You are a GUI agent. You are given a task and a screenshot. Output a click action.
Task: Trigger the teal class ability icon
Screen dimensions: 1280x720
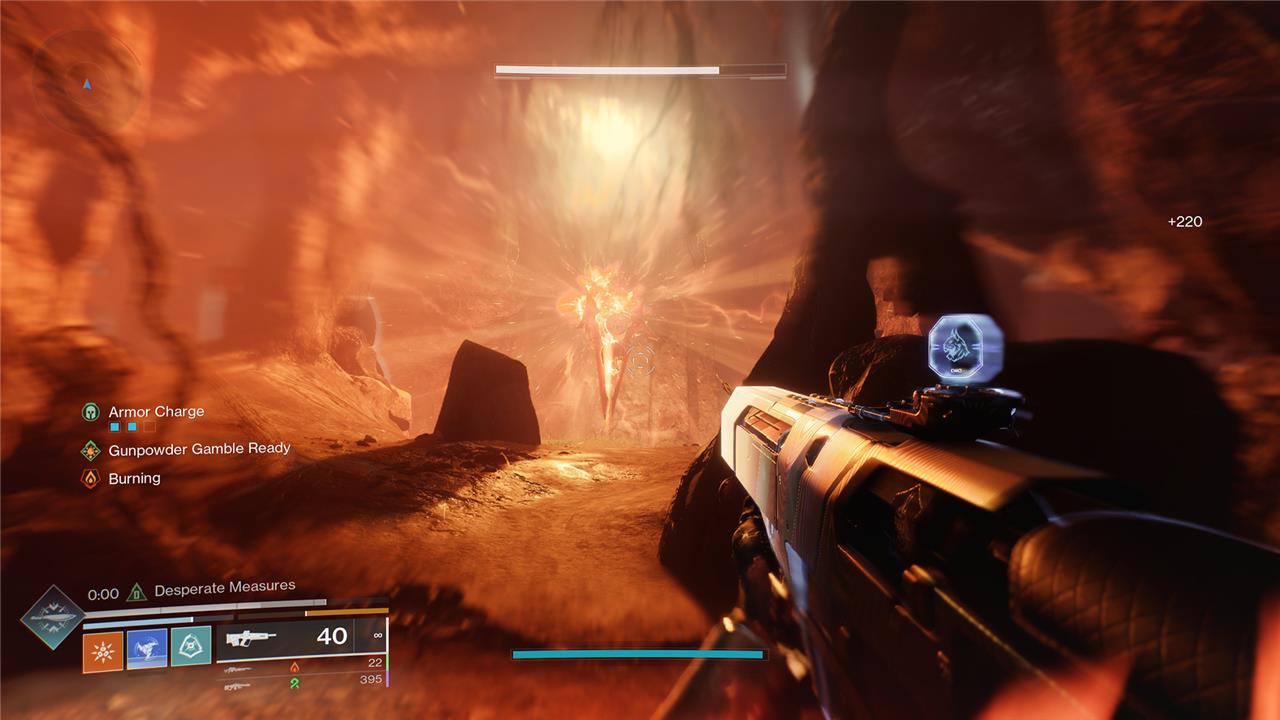coord(191,646)
